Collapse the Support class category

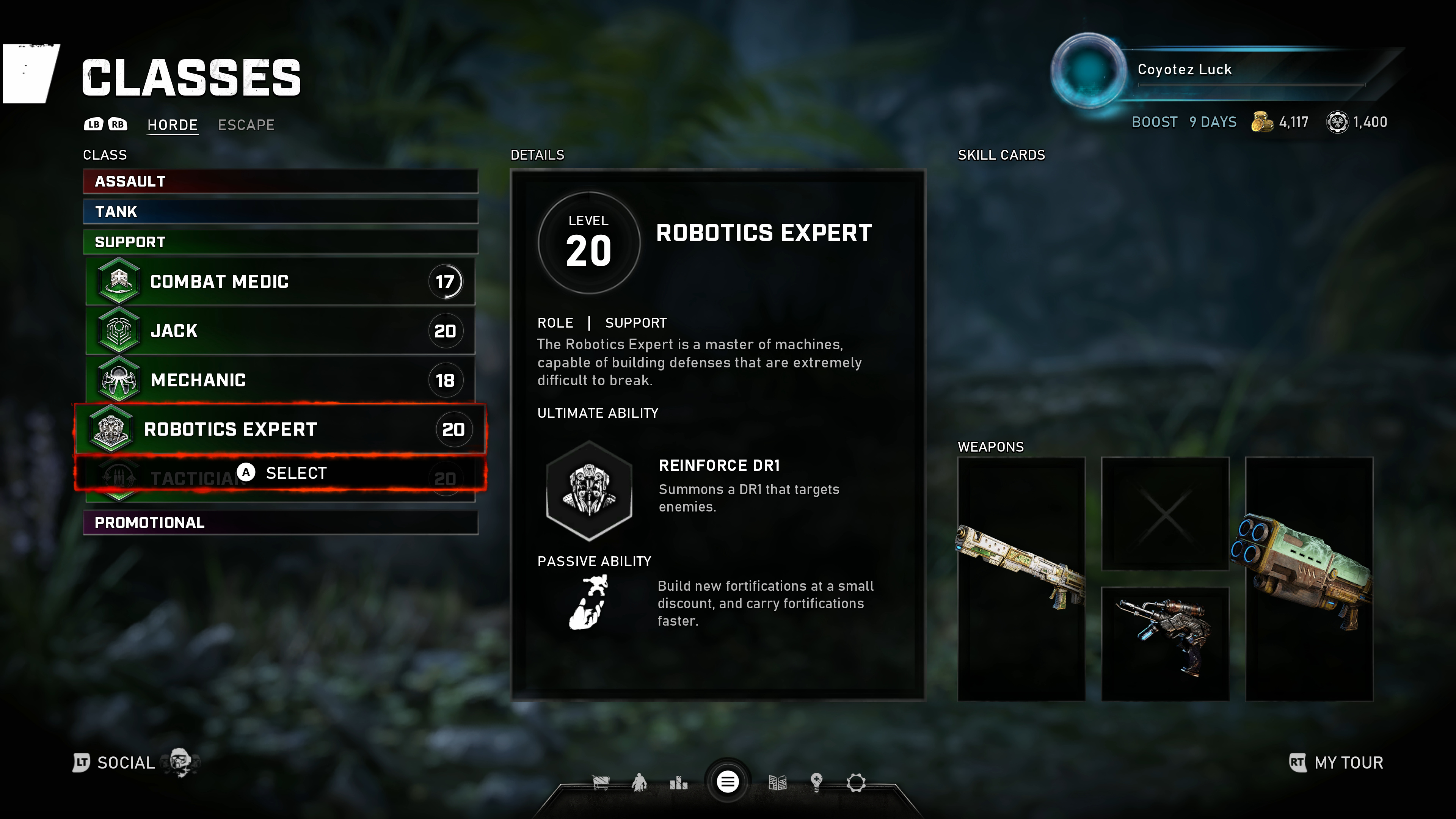(280, 242)
